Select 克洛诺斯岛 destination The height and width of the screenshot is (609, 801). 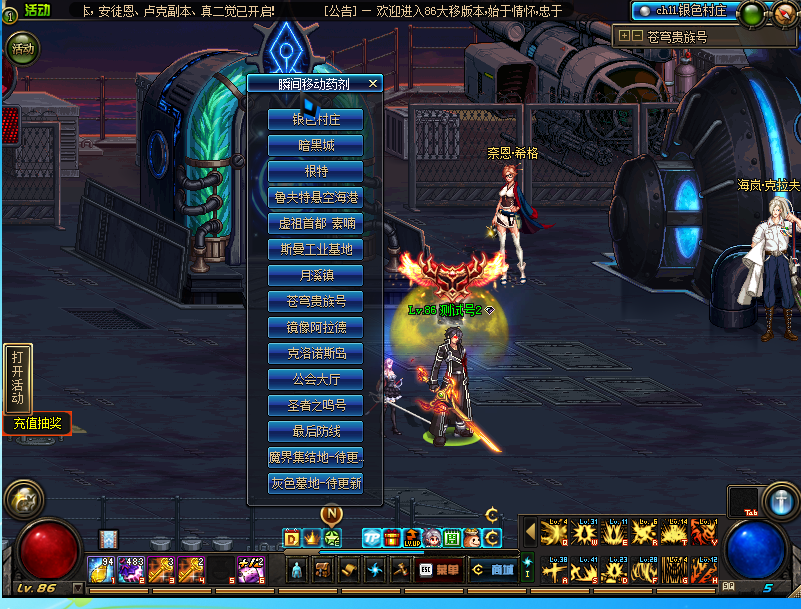point(315,353)
